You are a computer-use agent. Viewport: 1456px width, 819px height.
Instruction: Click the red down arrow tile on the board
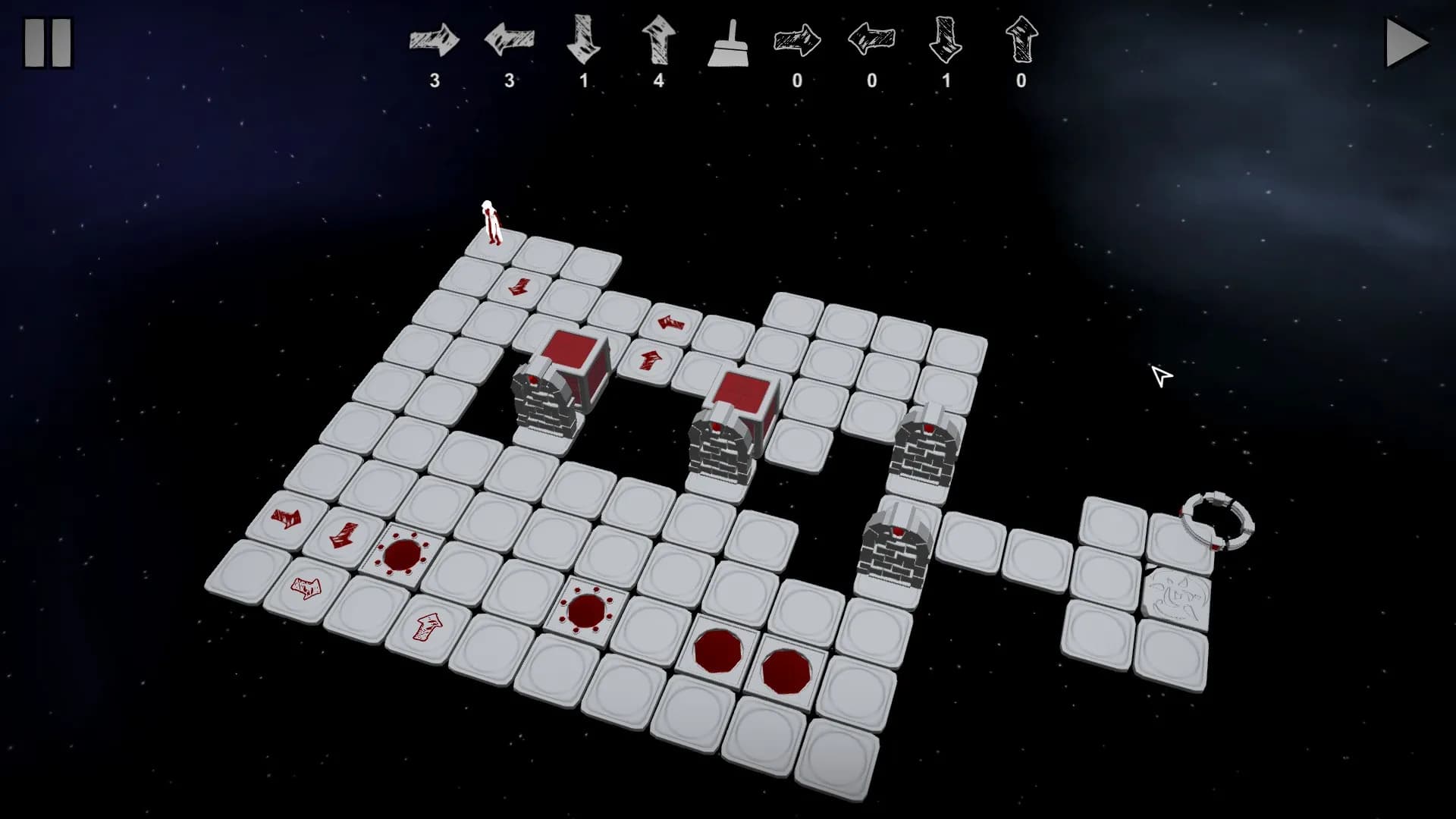click(519, 288)
